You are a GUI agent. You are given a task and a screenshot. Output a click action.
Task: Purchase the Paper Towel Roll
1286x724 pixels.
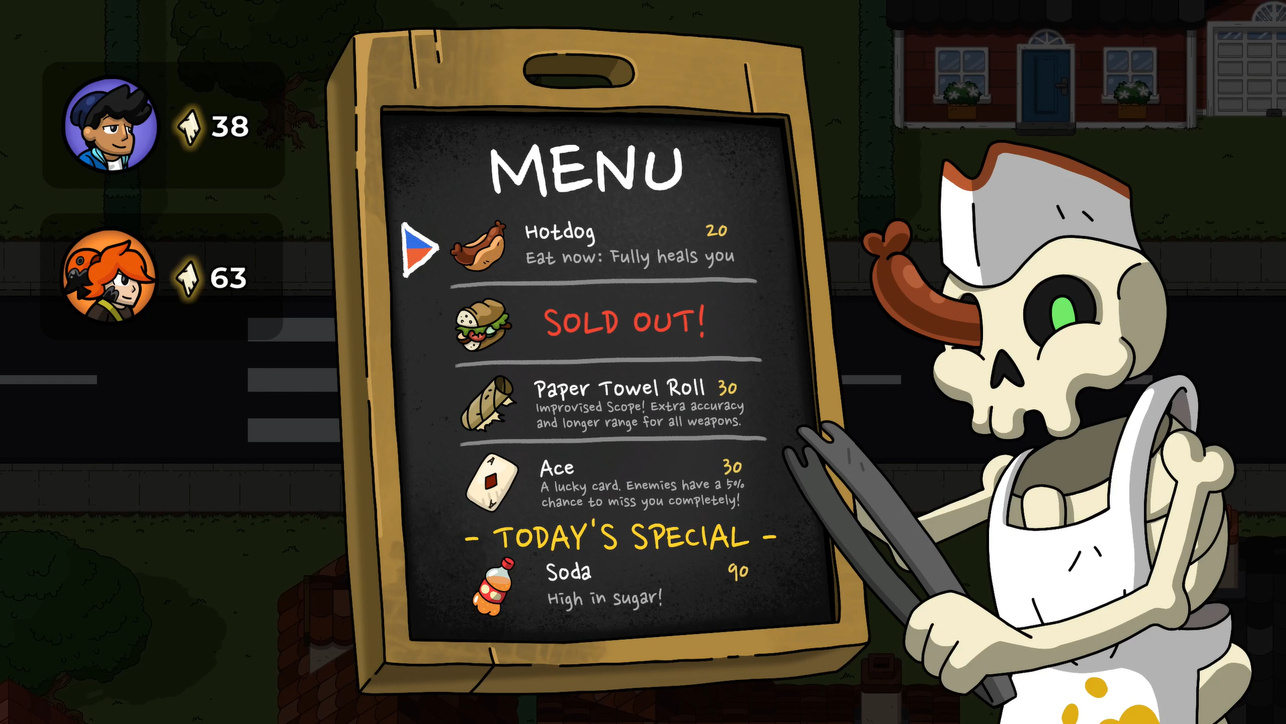point(610,403)
